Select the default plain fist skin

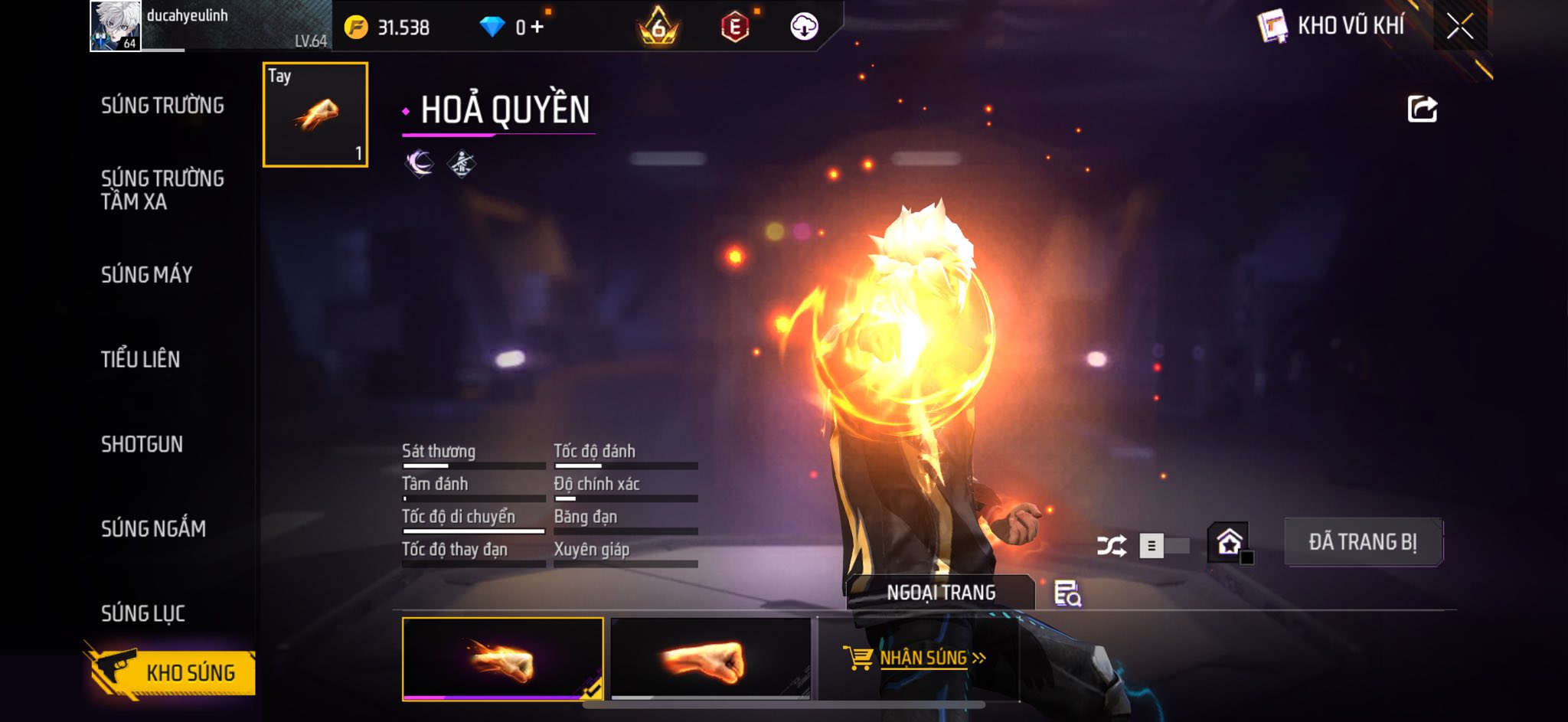tap(710, 659)
